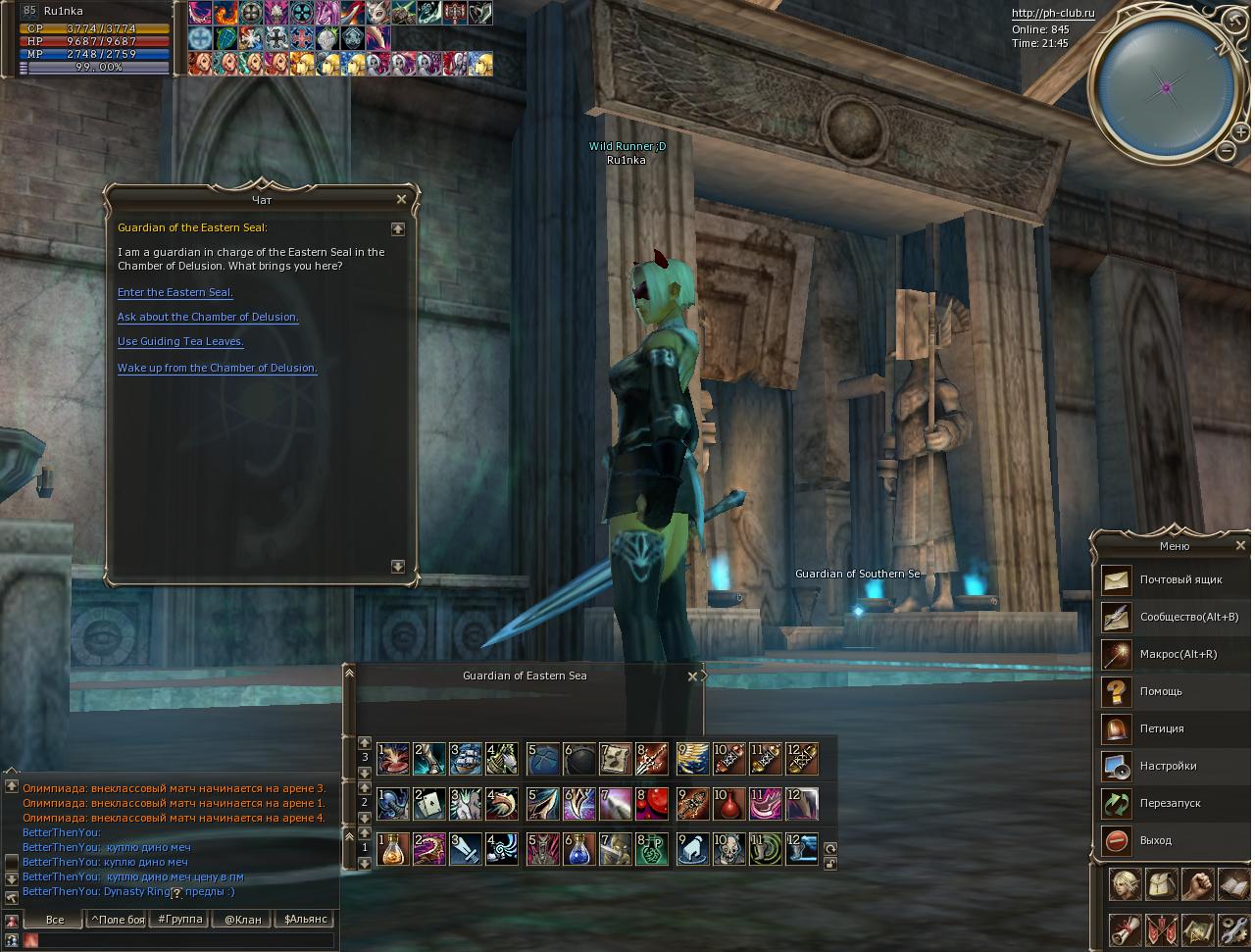1255x952 pixels.
Task: Choose "Wake up from the Chamber of Delusion."
Action: click(x=217, y=368)
